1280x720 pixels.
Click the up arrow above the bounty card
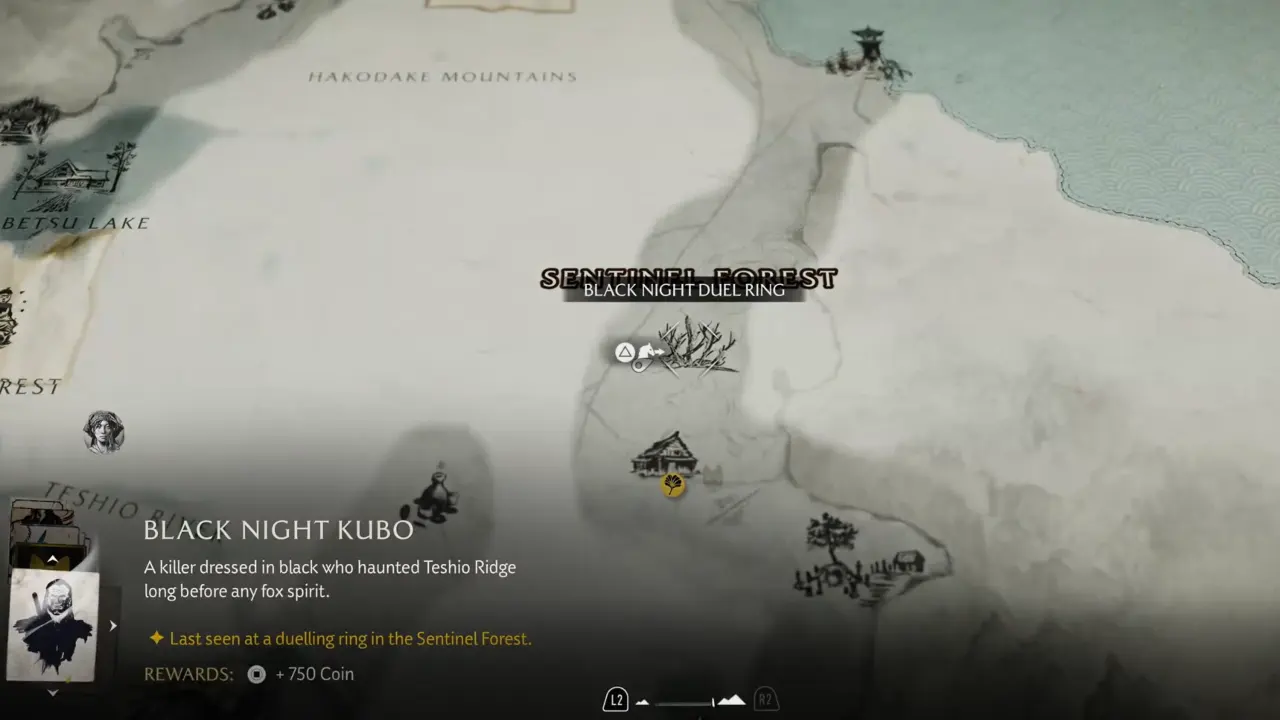pyautogui.click(x=52, y=559)
